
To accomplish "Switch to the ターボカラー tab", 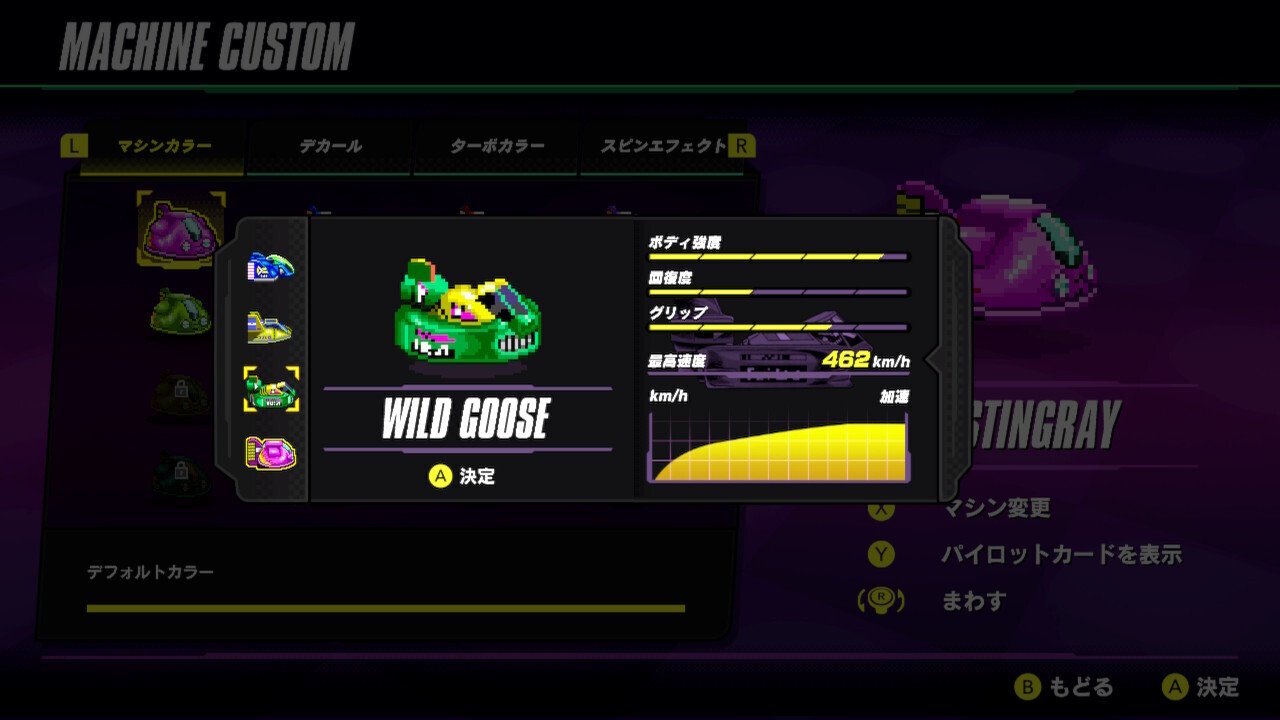I will [x=497, y=145].
